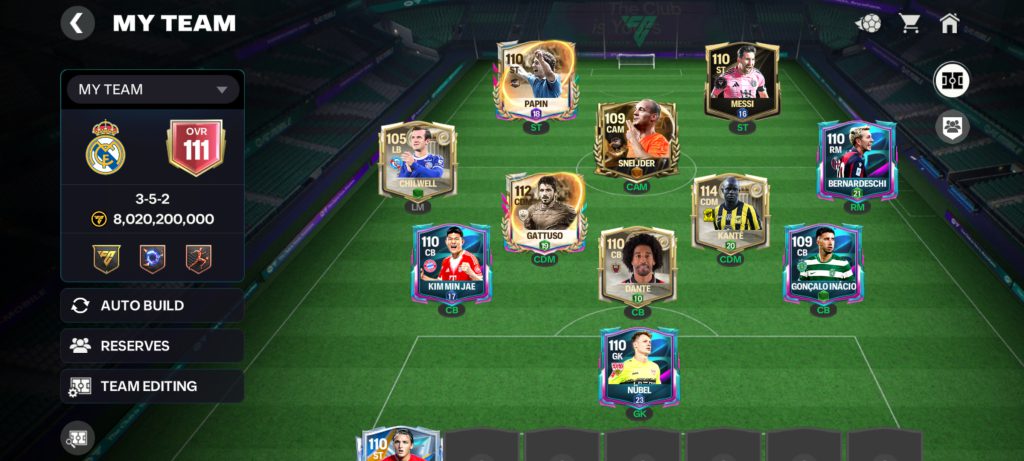Run AUTO BUILD for the squad

click(x=152, y=306)
